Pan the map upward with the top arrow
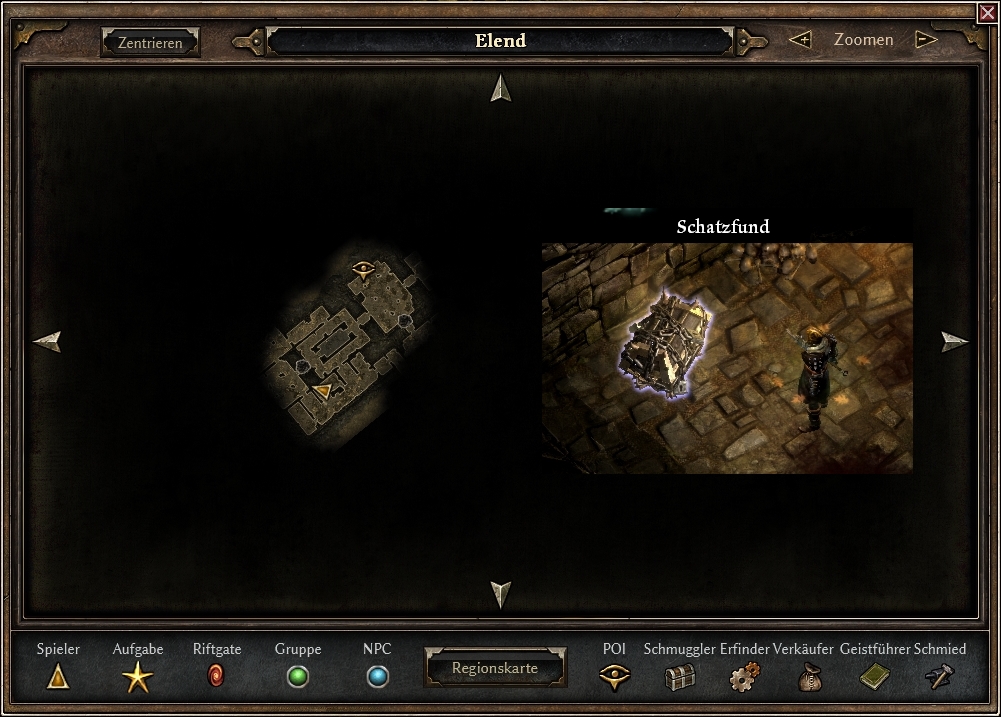Screen dimensions: 1001x717 [501, 89]
